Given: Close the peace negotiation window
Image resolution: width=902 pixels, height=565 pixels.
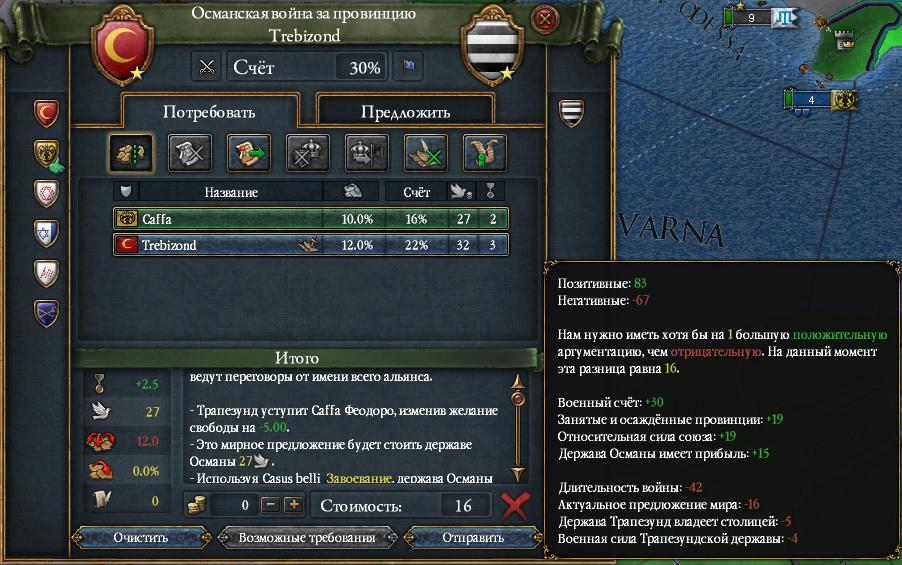Looking at the screenshot, I should click(x=544, y=18).
